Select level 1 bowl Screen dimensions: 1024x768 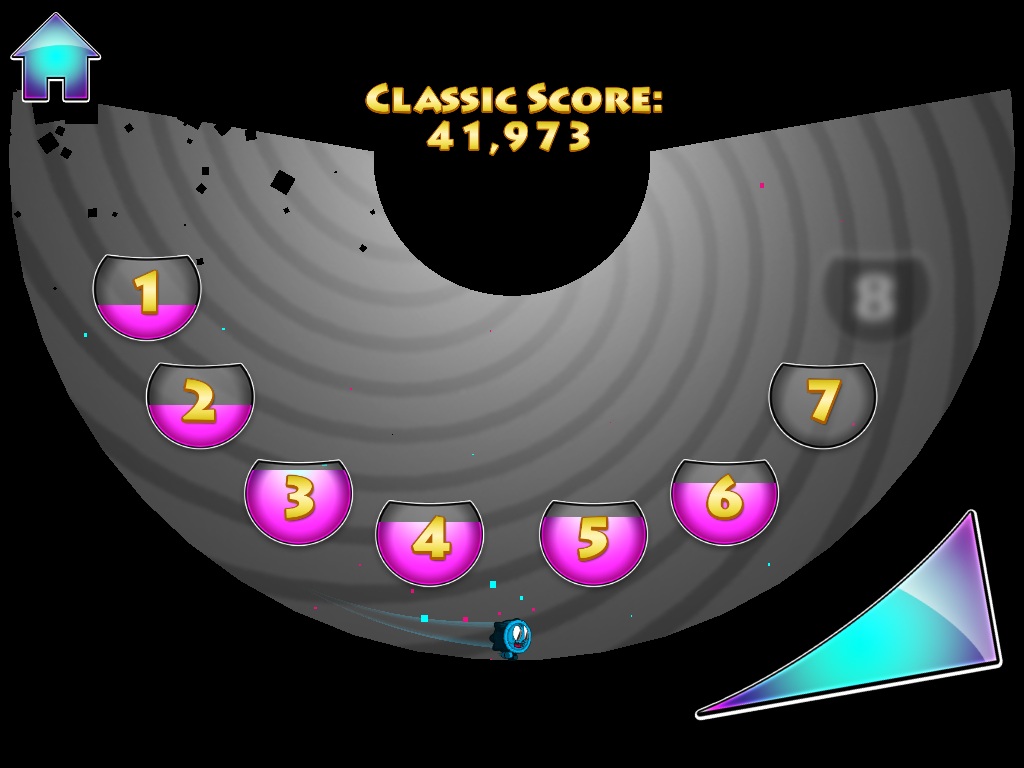coord(147,296)
